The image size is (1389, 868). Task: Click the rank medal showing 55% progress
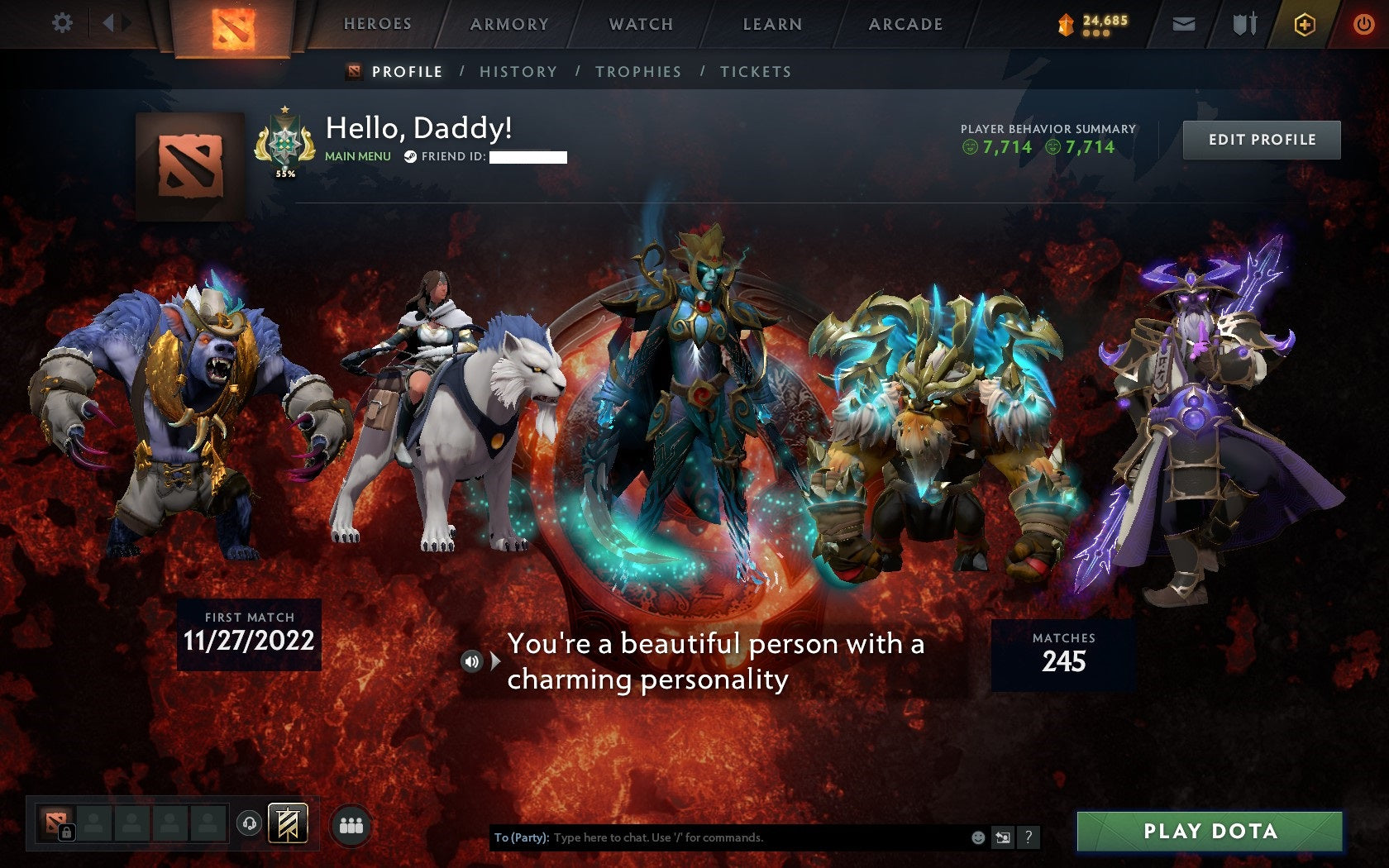click(x=285, y=142)
